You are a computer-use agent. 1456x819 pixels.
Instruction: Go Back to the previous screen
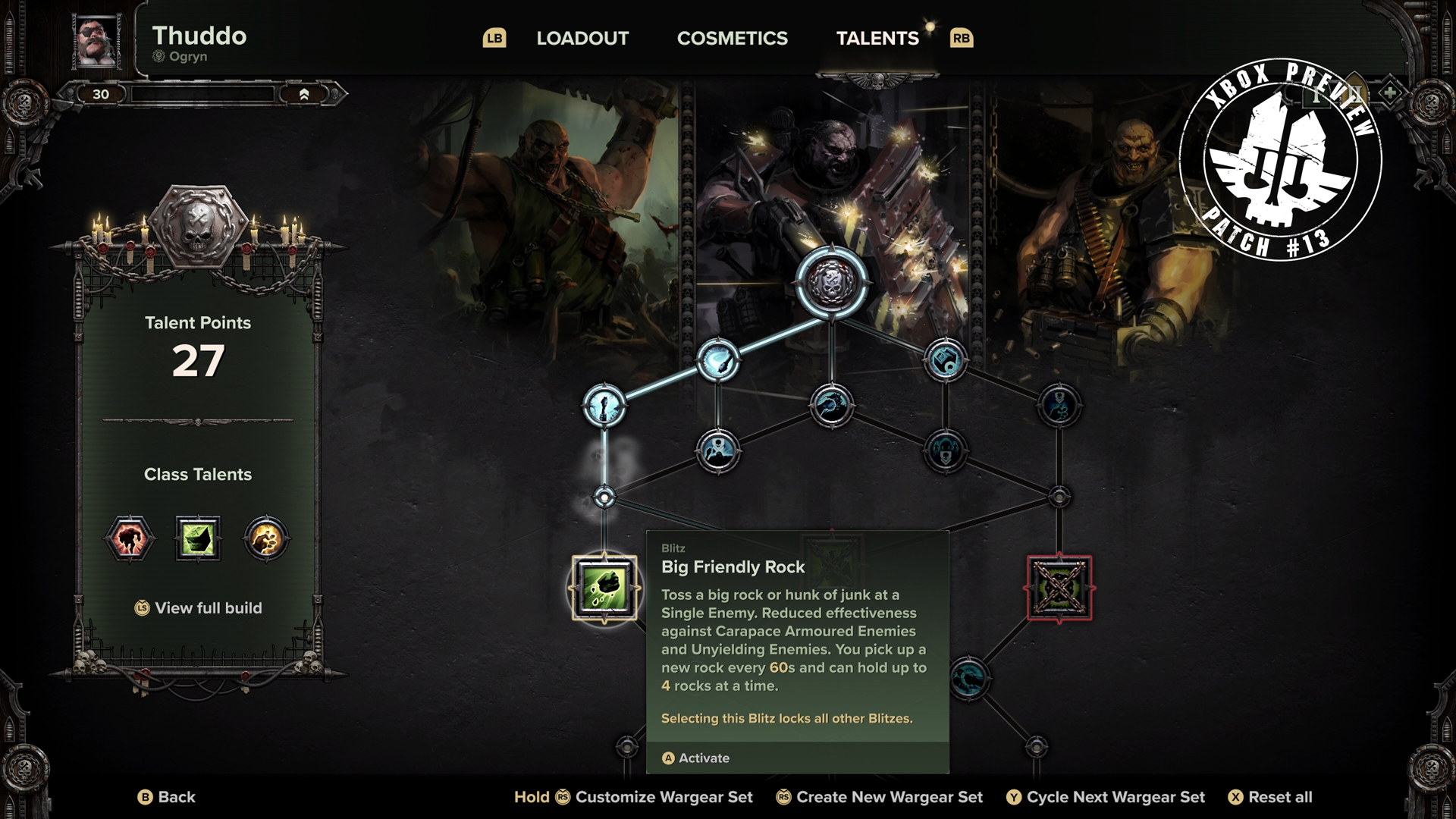click(167, 797)
